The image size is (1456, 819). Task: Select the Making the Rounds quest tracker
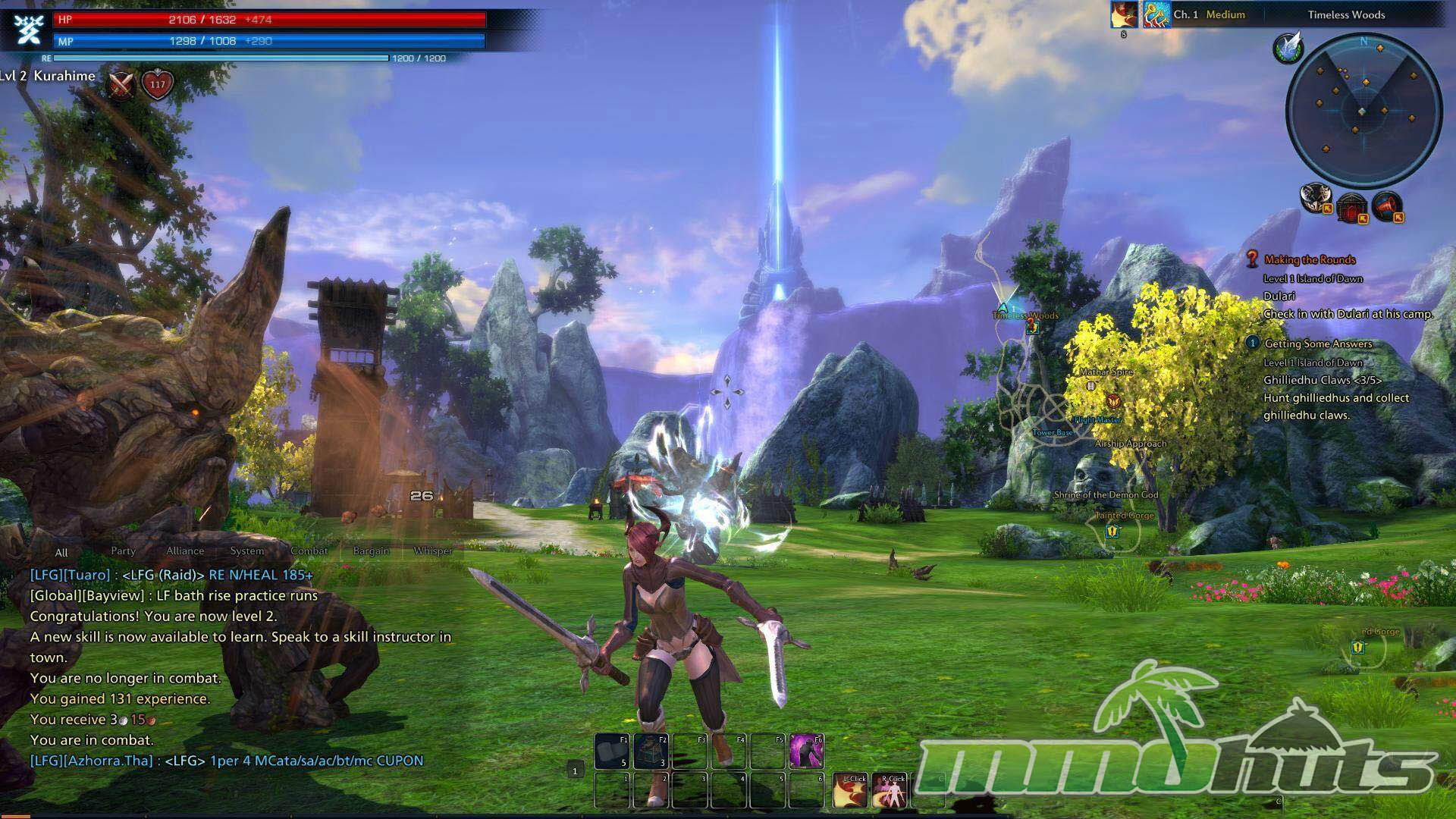[x=1310, y=260]
